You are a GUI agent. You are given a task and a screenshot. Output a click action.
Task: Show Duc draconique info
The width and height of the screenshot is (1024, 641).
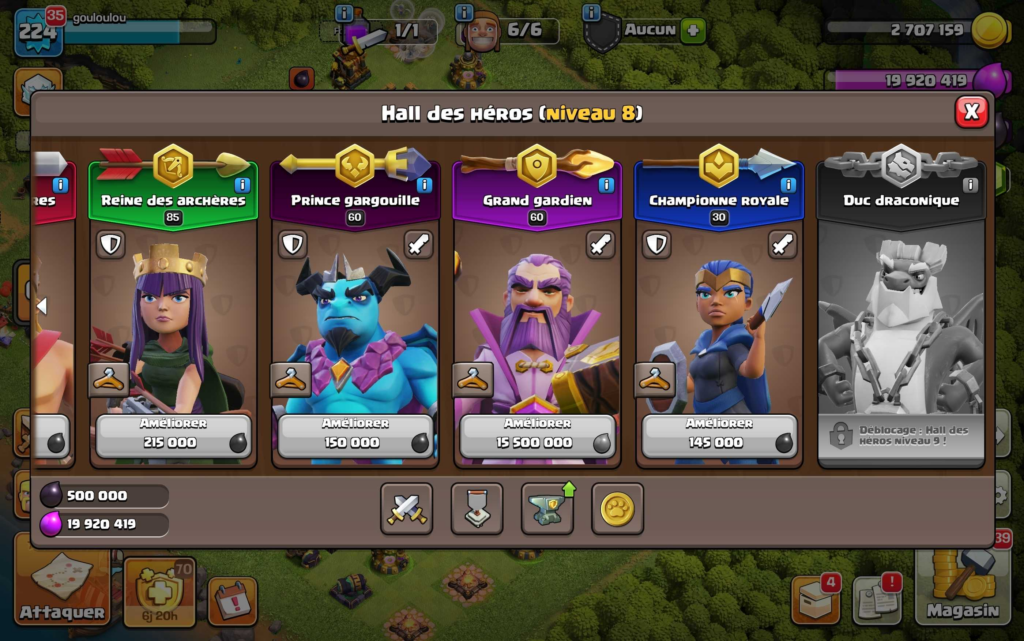point(970,185)
